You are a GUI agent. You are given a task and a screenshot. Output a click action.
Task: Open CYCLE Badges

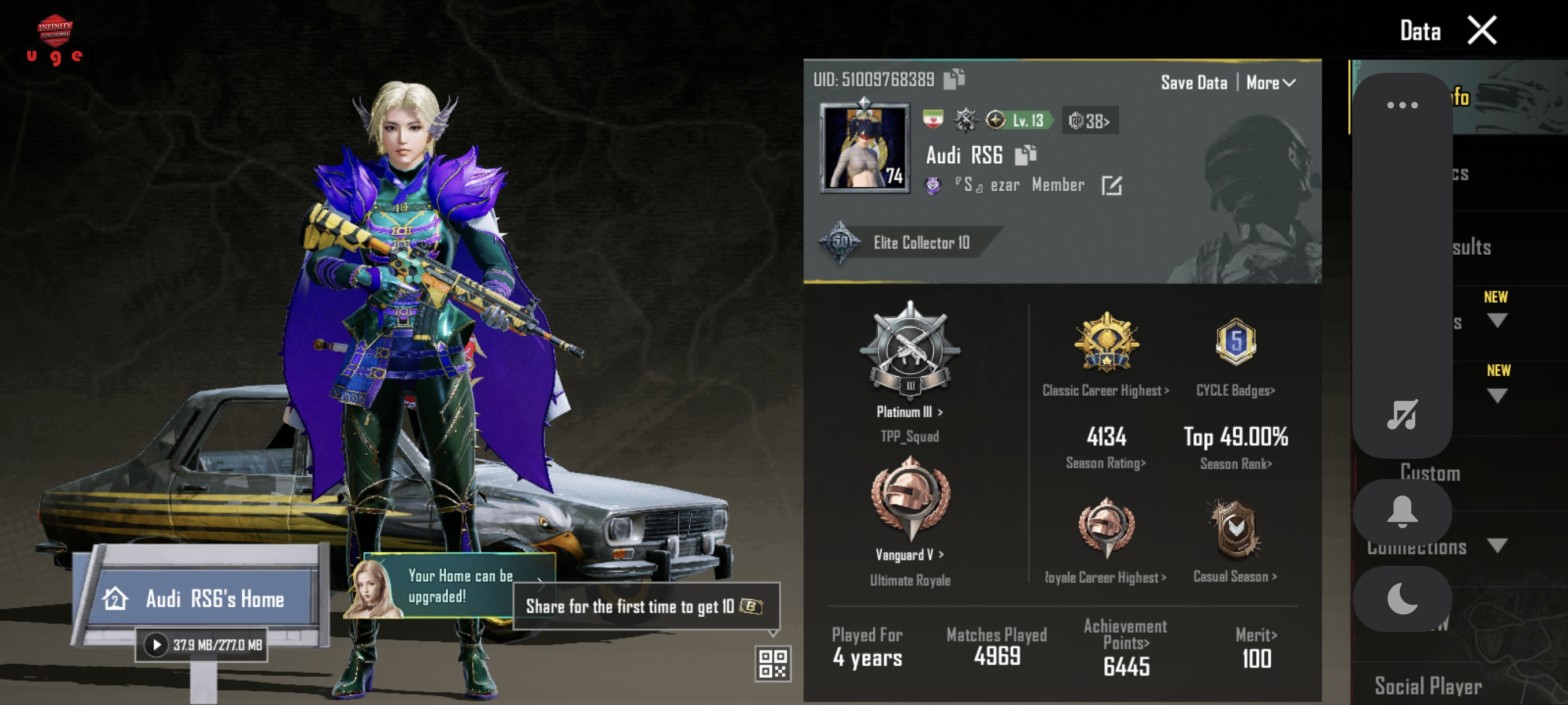[1235, 391]
